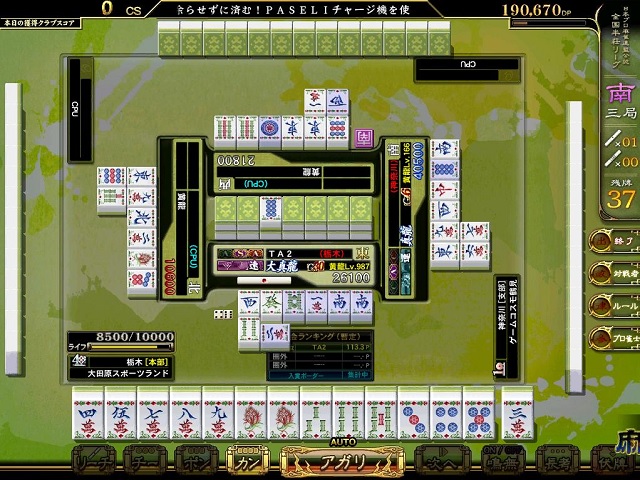
Task: Call pon with the ポン button
Action: 196,464
